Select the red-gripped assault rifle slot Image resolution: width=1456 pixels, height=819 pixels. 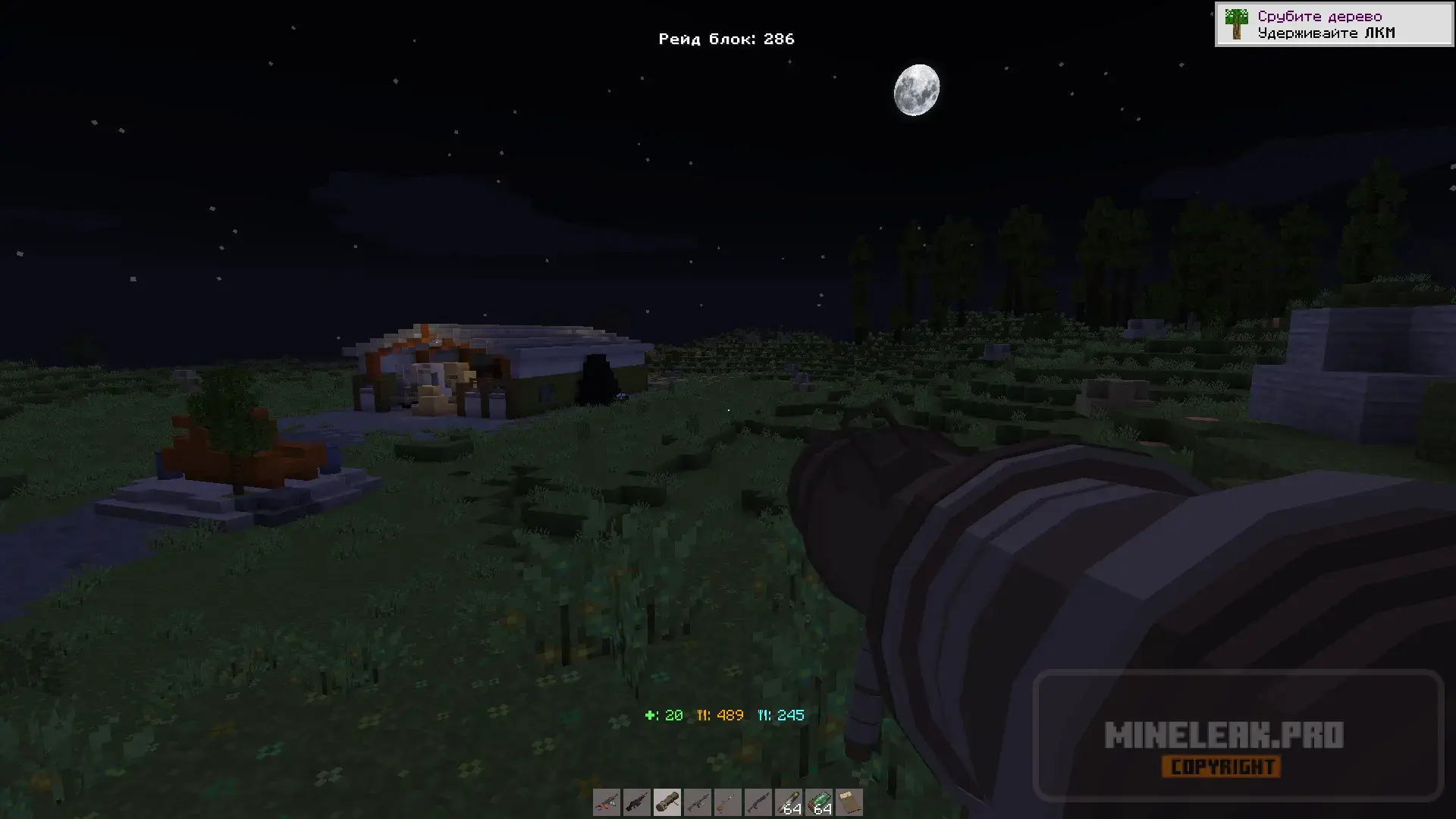607,802
